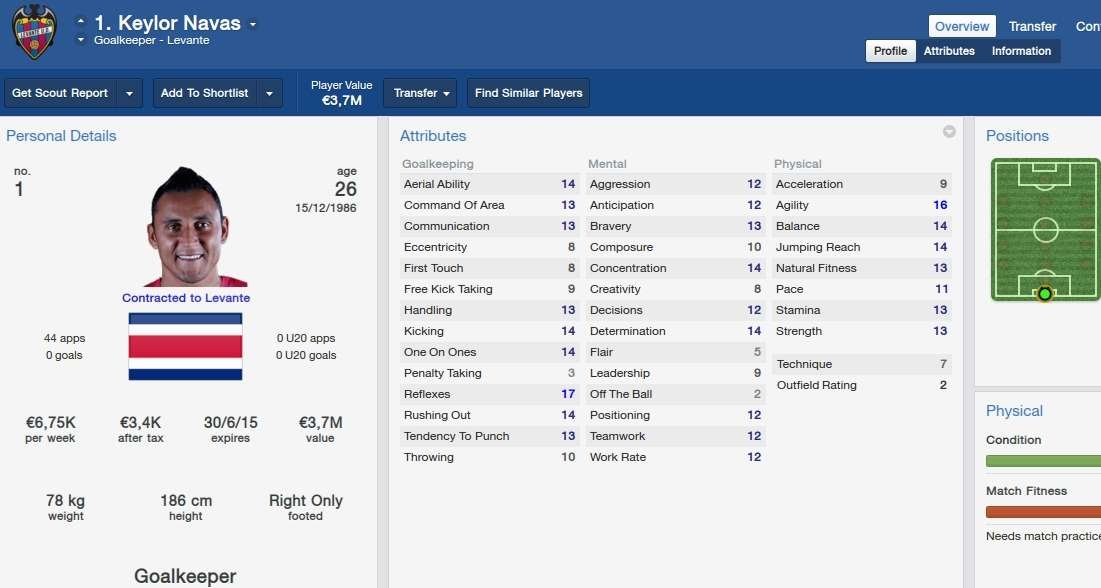The height and width of the screenshot is (588, 1101).
Task: Open the Keylor Navas name dropdown
Action: click(253, 23)
